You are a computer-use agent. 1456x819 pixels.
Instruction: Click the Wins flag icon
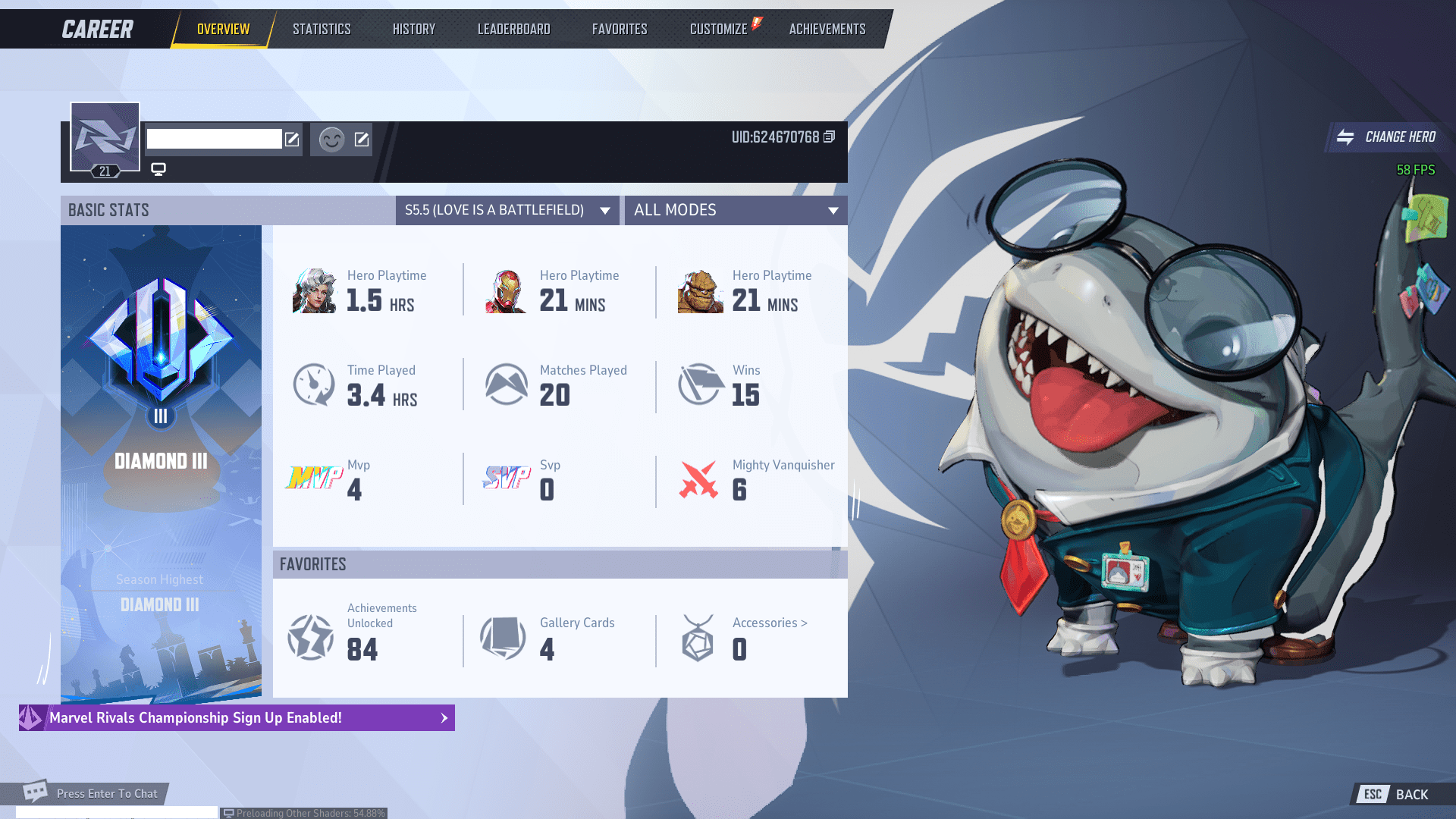[698, 384]
